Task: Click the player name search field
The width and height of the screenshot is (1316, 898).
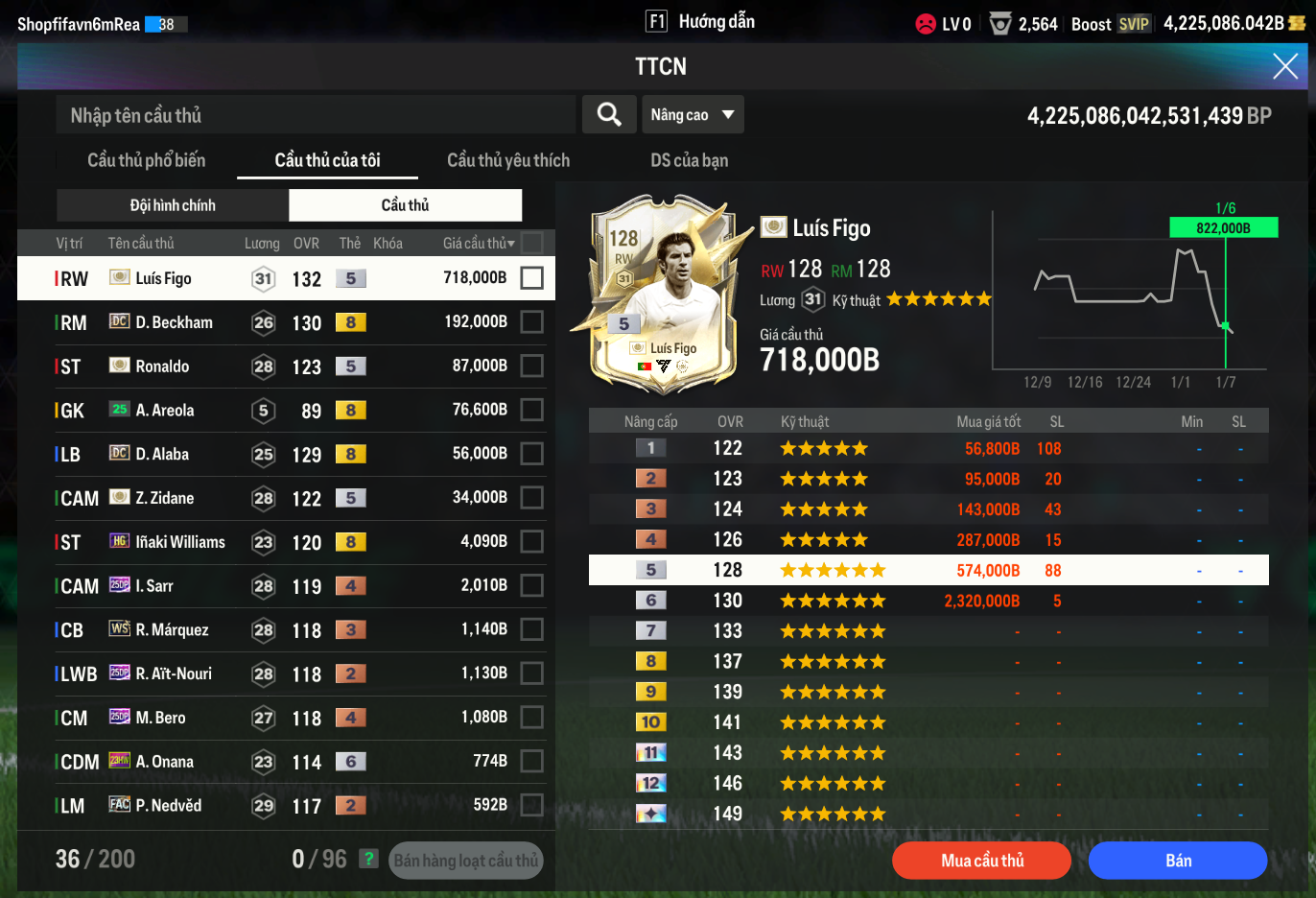Action: point(317,115)
